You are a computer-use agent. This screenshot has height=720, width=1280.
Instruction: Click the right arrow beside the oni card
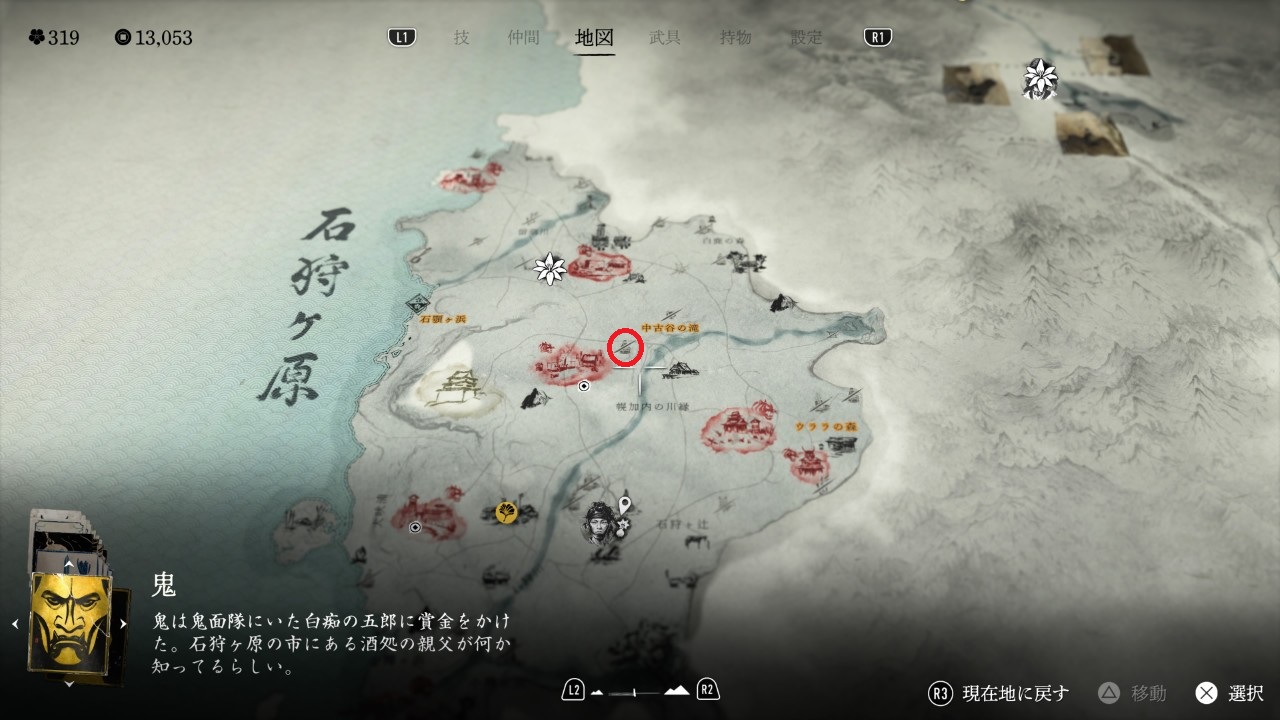[123, 624]
